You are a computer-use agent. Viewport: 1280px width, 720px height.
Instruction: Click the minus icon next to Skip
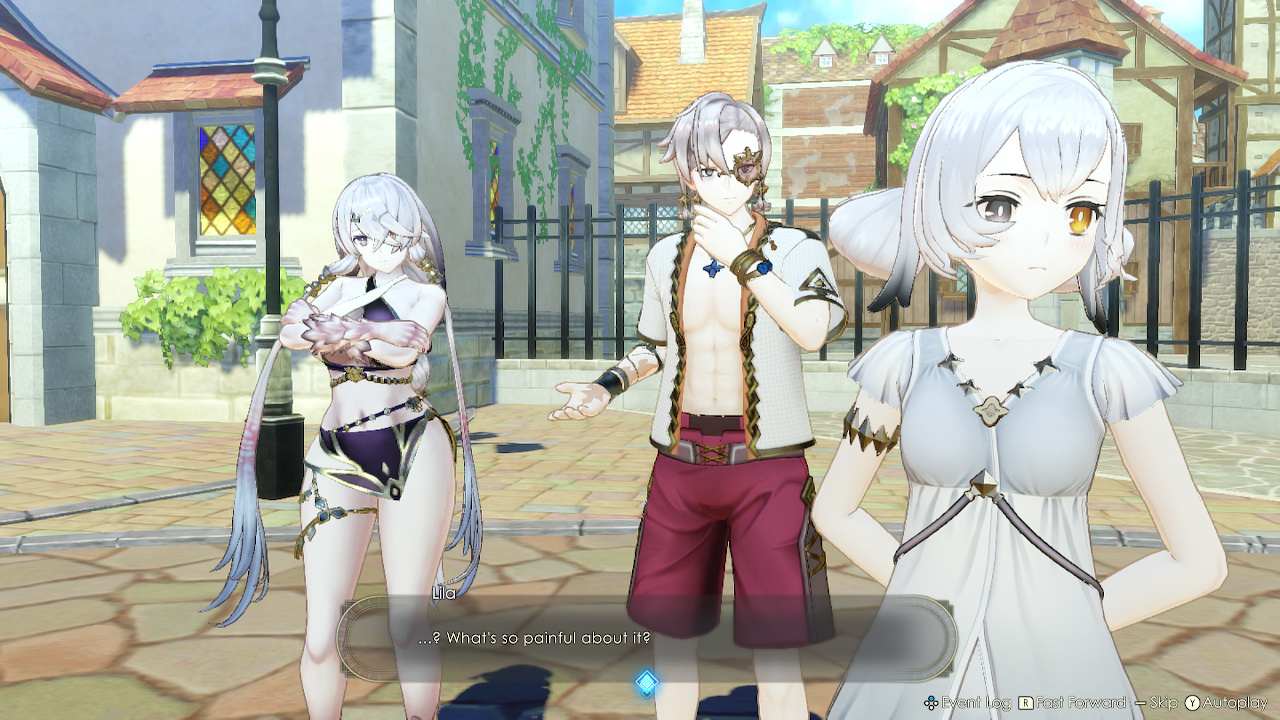1140,702
